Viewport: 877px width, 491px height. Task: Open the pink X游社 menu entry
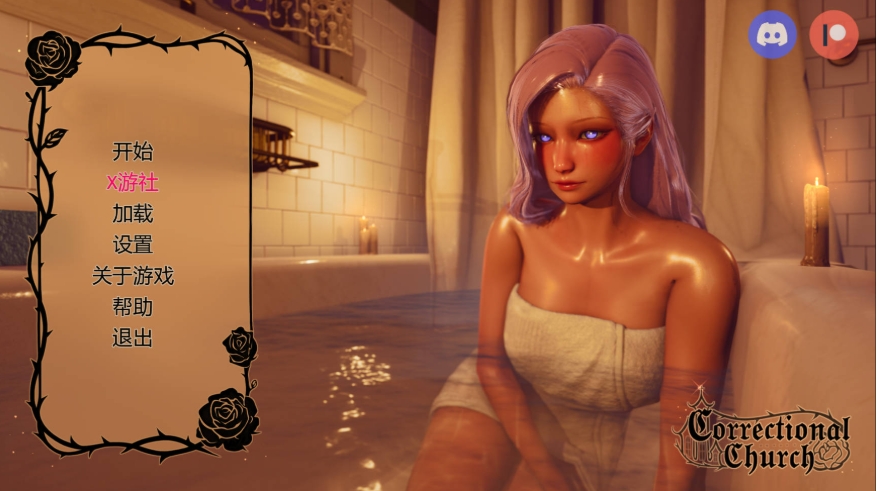133,183
